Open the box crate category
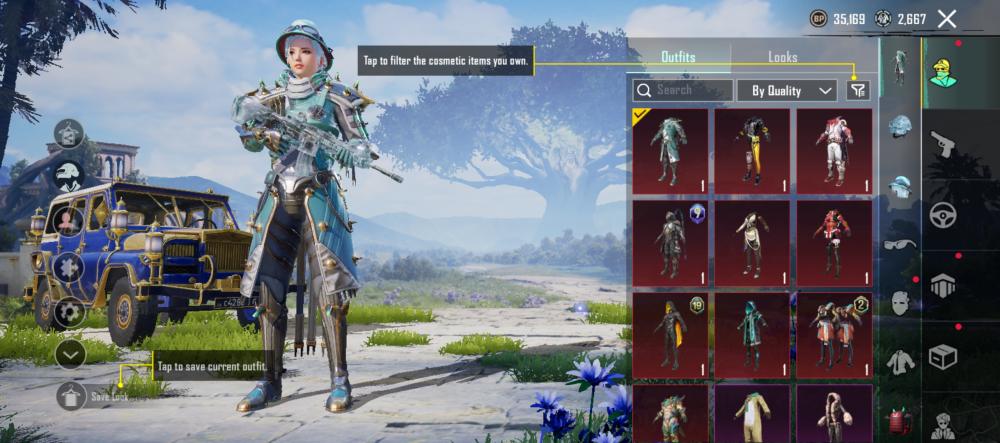Viewport: 1000px width, 443px height. coord(942,356)
